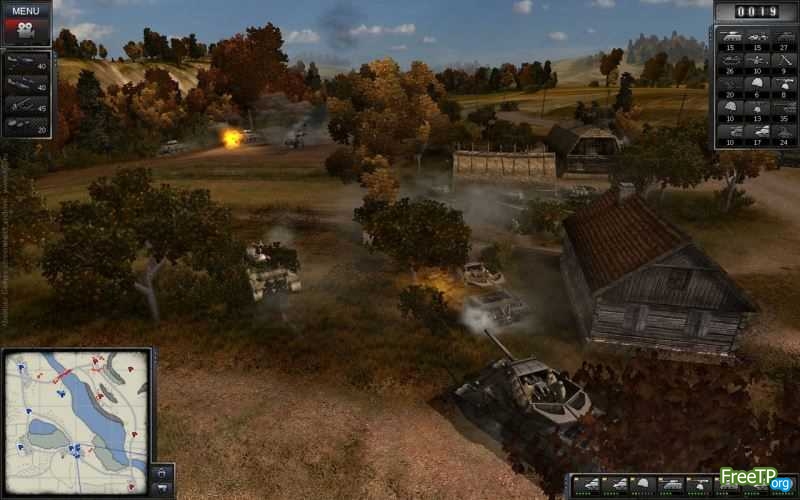Pick the crossed tools unit costing 9
800x500 pixels.
pos(785,62)
